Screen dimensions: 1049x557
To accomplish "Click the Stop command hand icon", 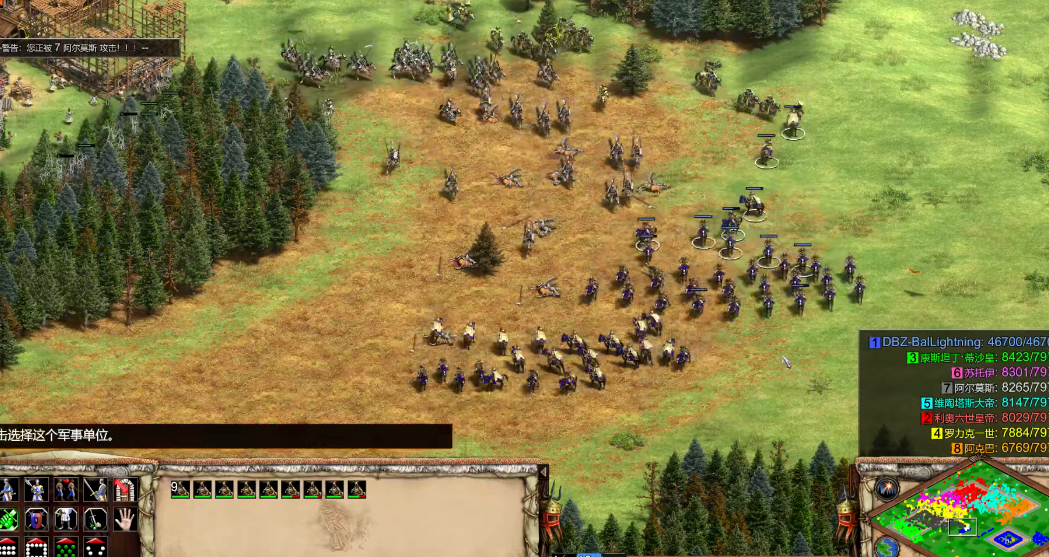I will click(124, 519).
